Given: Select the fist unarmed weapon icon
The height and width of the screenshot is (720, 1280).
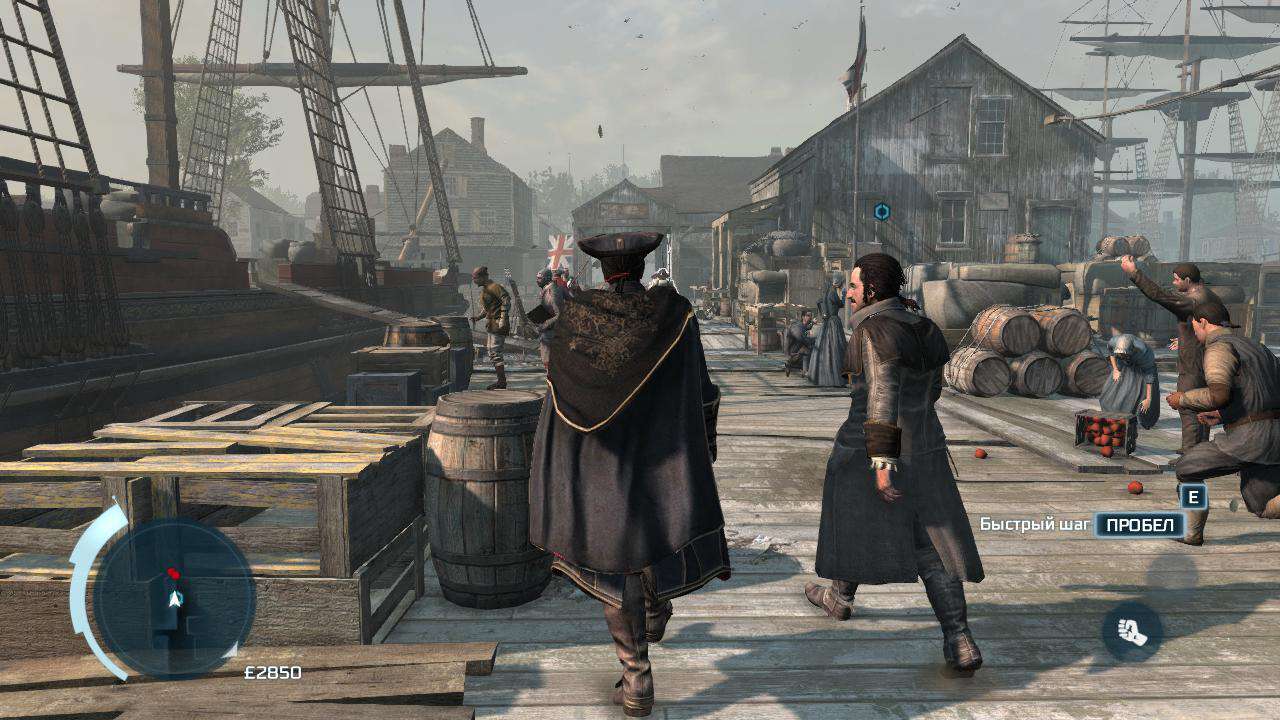Looking at the screenshot, I should 1132,631.
